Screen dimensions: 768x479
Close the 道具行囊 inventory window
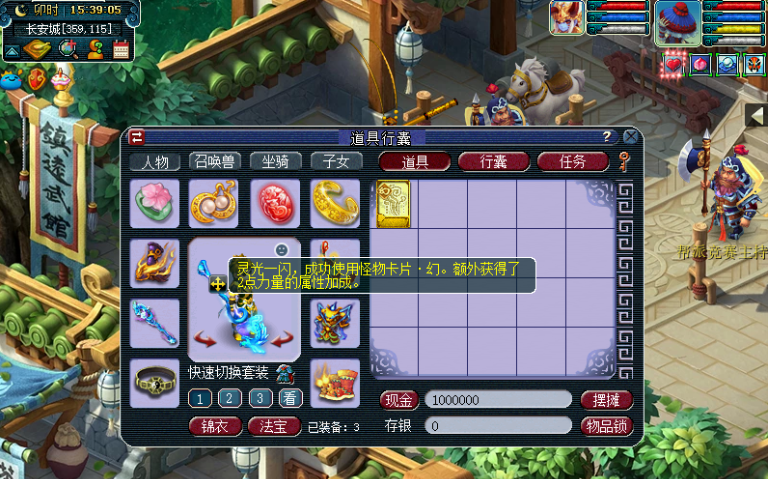[x=630, y=137]
